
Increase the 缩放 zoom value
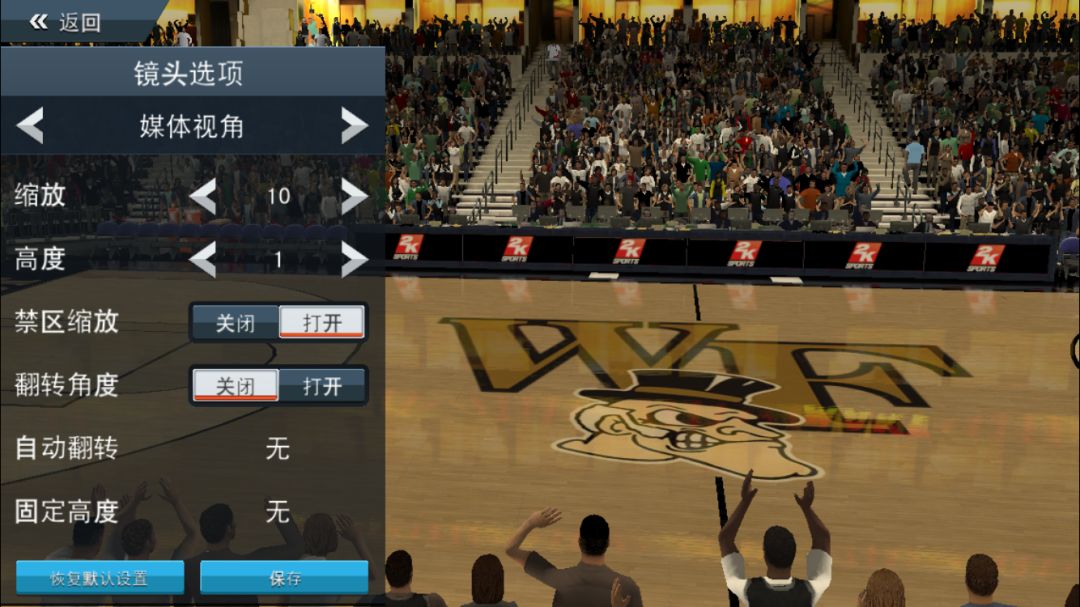(x=354, y=196)
